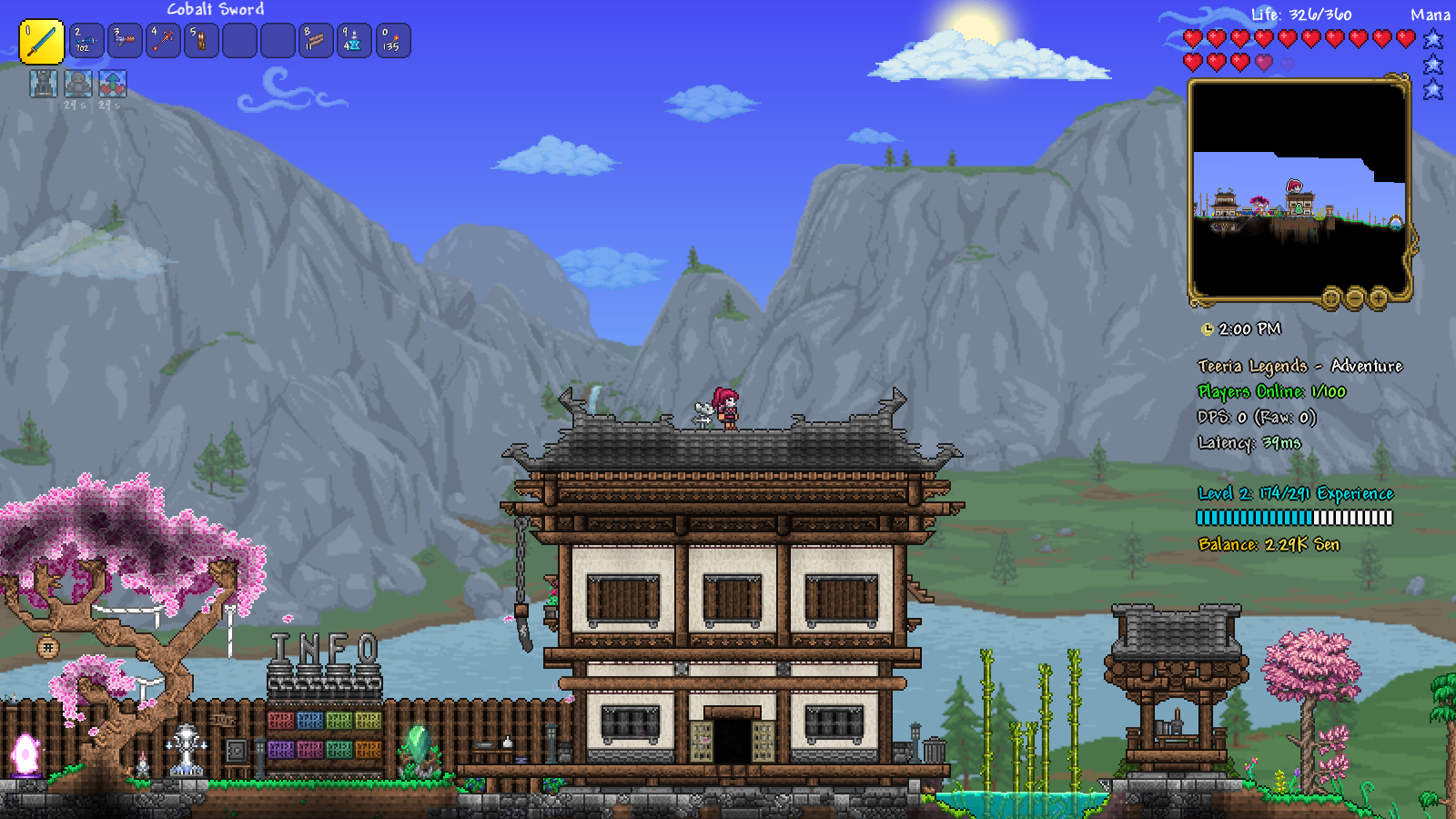The width and height of the screenshot is (1456, 819).
Task: Select the torch stack in slot 0
Action: pyautogui.click(x=392, y=41)
